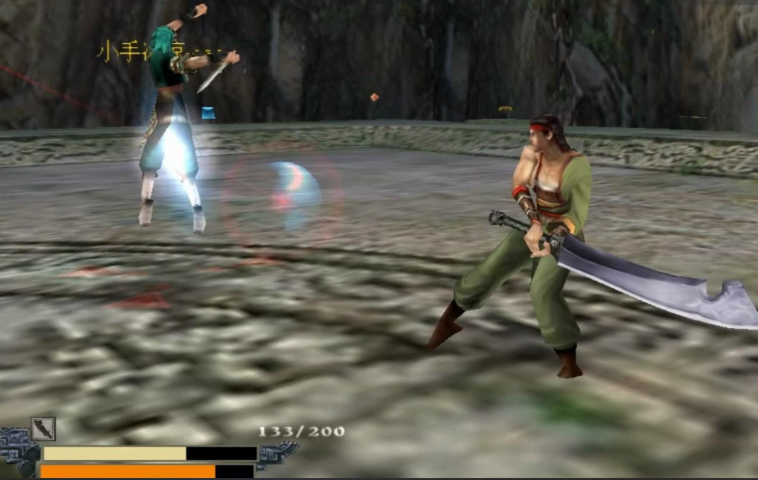Select the blade weapon icon above the bars
The image size is (758, 480).
[43, 429]
